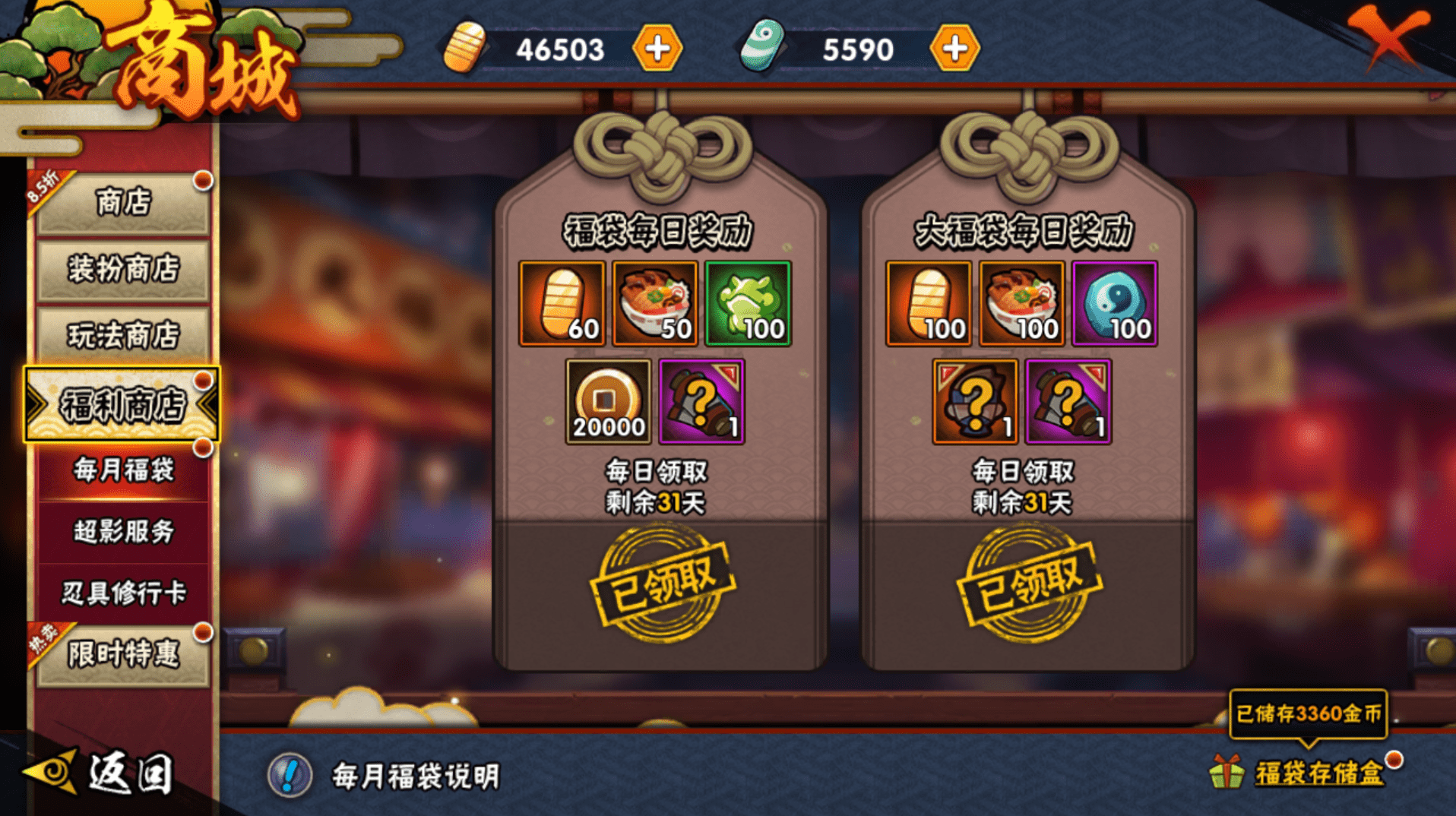The image size is (1456, 816).
Task: Check the 60 gold ingot reward
Action: point(562,304)
